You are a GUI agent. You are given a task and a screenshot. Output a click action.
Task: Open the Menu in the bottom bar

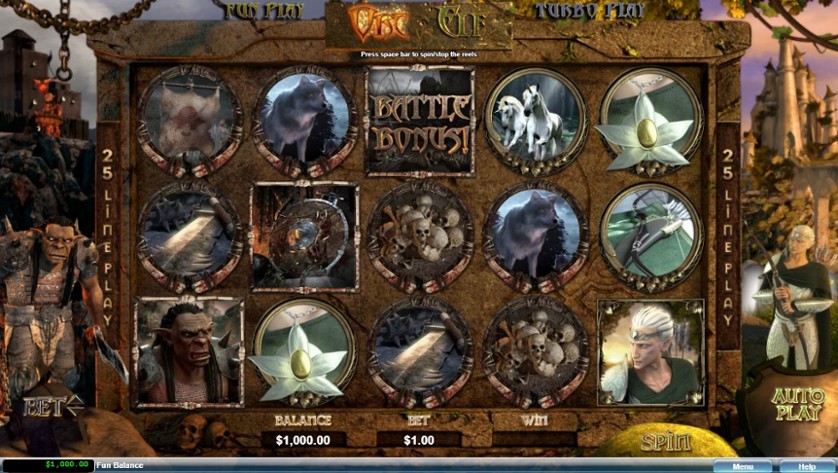tap(742, 466)
